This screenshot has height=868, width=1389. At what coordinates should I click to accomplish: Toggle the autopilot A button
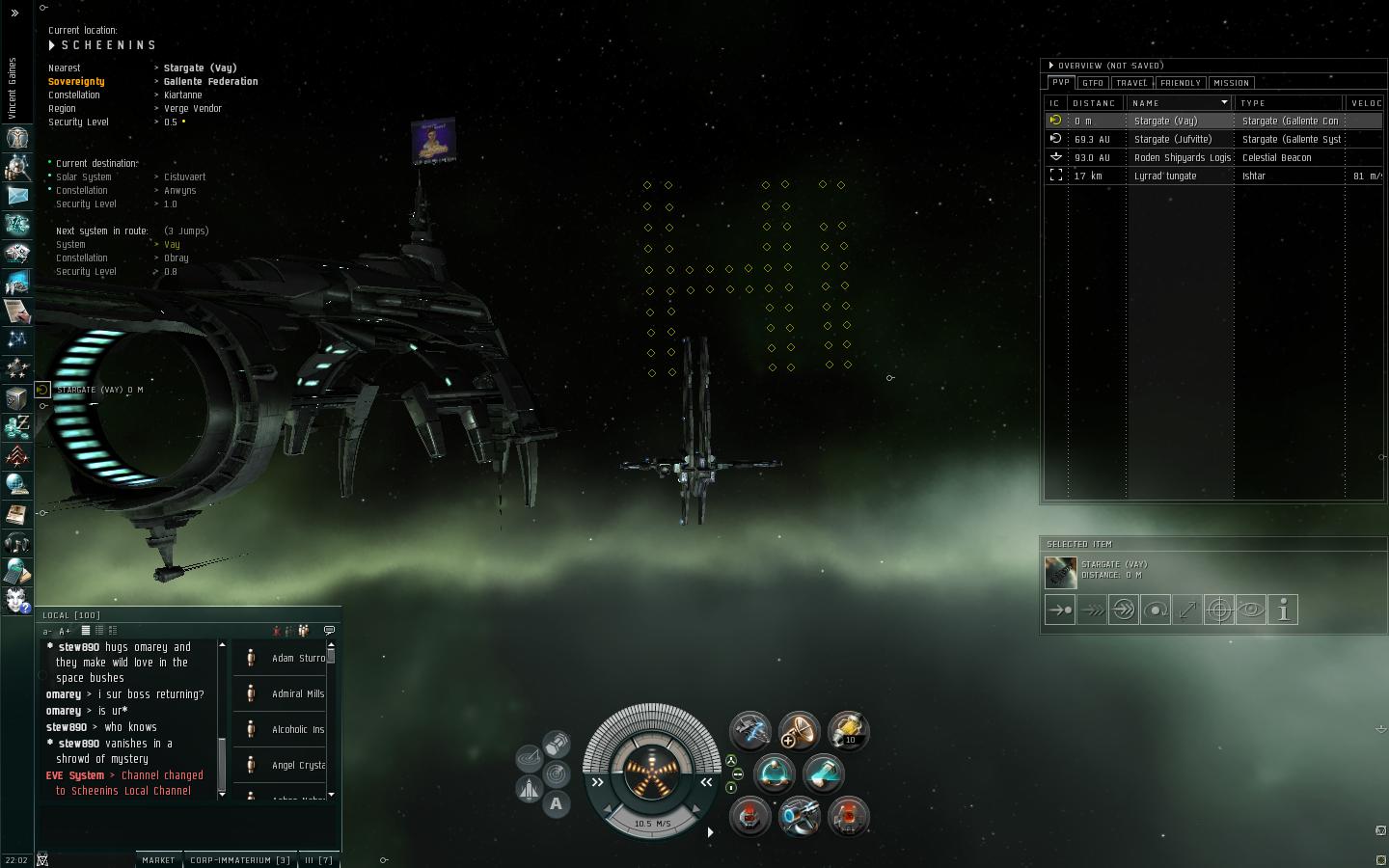(x=556, y=803)
